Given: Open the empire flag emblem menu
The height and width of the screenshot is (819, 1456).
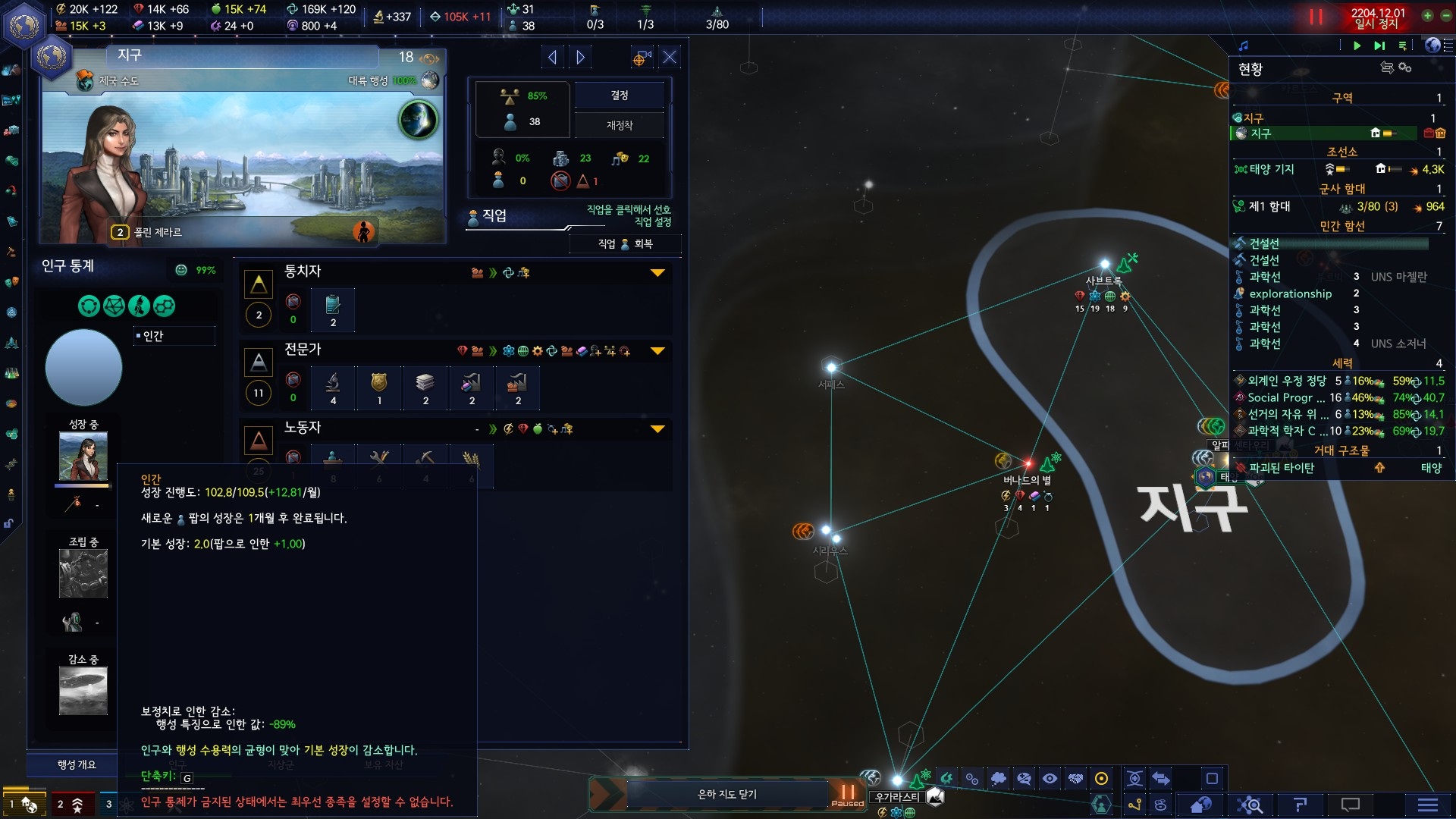Looking at the screenshot, I should click(24, 23).
